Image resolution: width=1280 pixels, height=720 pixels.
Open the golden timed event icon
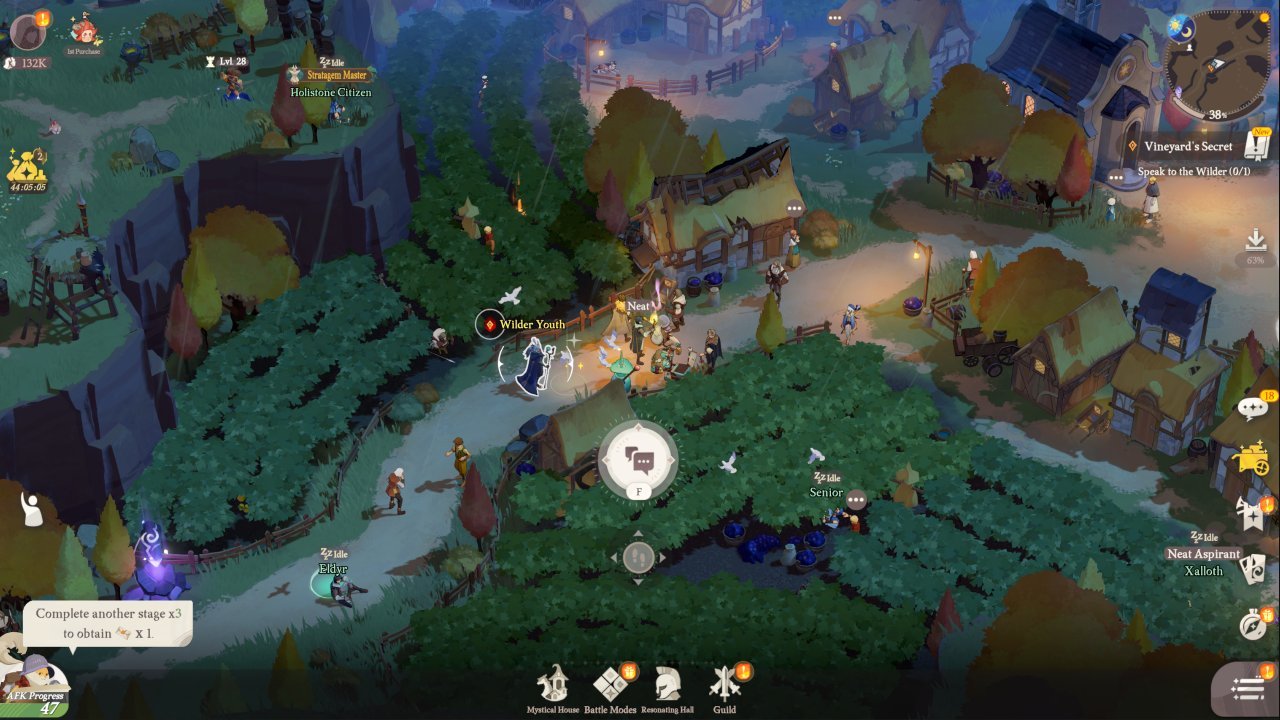pyautogui.click(x=27, y=167)
